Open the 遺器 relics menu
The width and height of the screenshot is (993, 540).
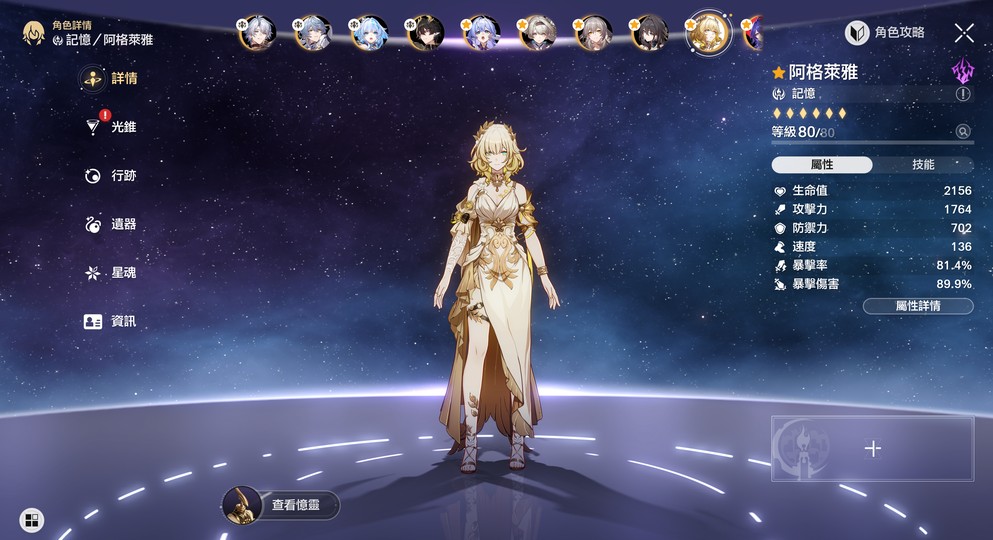click(x=110, y=225)
